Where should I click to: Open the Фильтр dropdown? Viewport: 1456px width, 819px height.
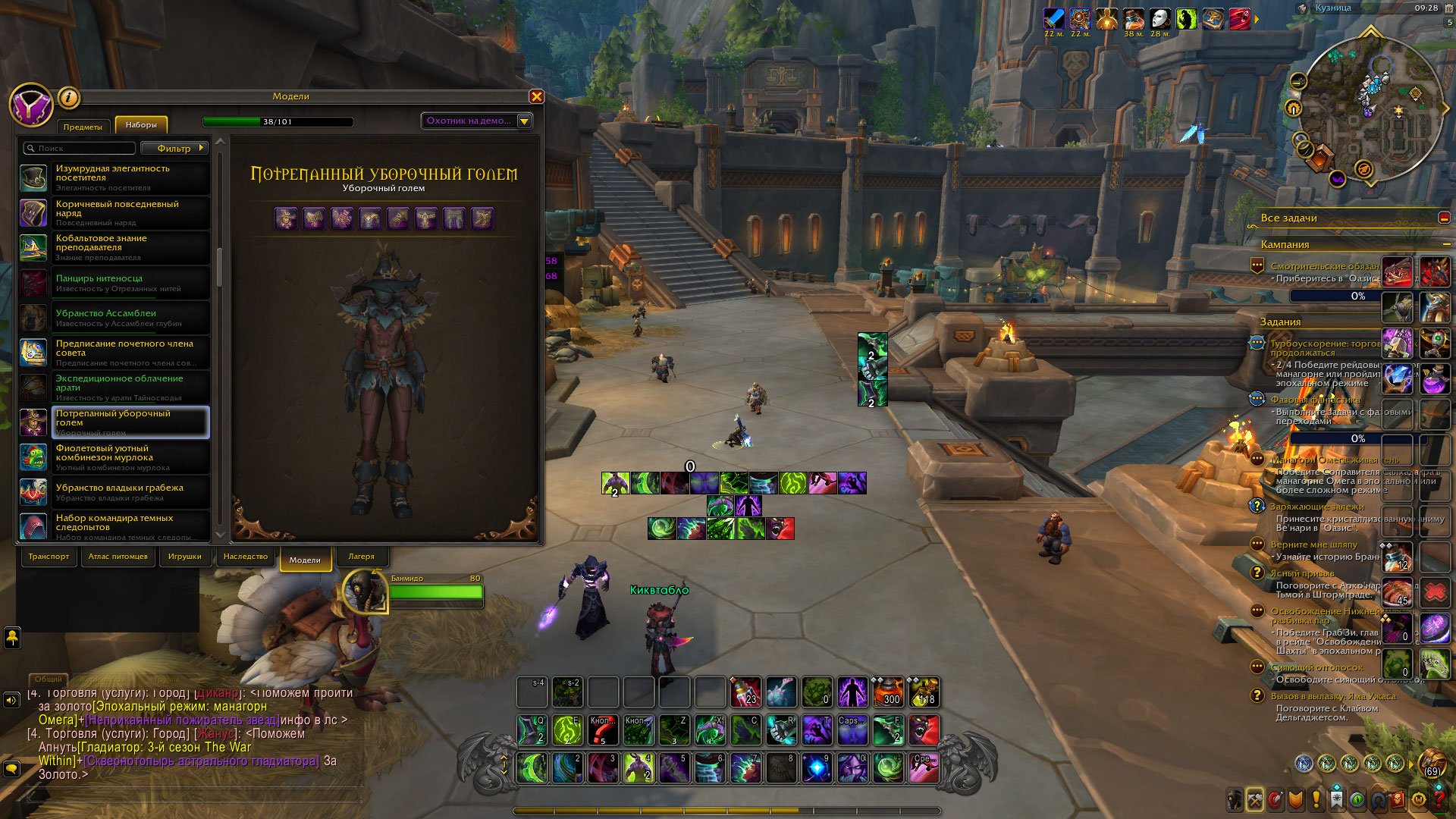coord(174,148)
